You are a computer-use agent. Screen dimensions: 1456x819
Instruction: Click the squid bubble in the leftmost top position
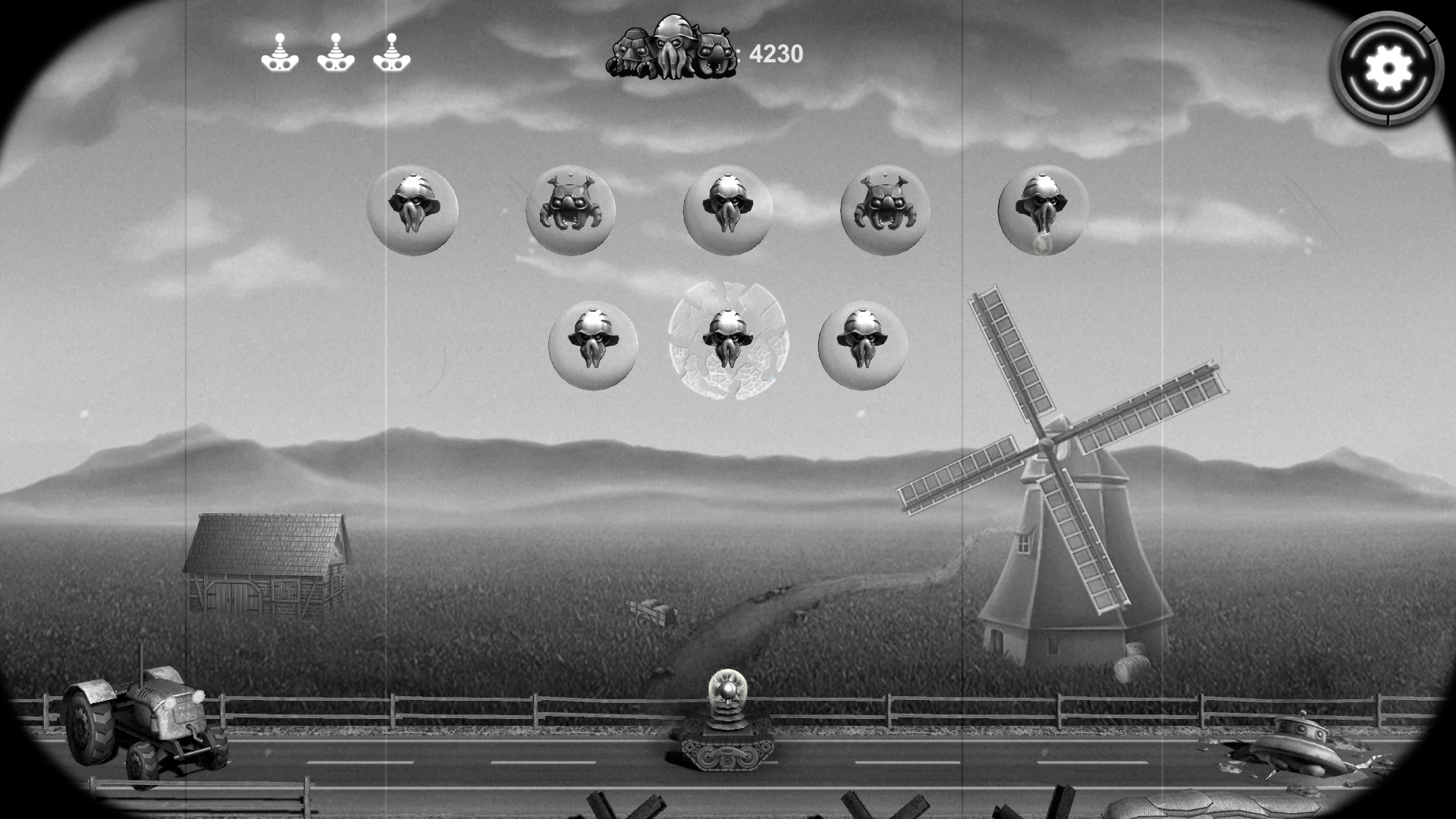pyautogui.click(x=413, y=211)
